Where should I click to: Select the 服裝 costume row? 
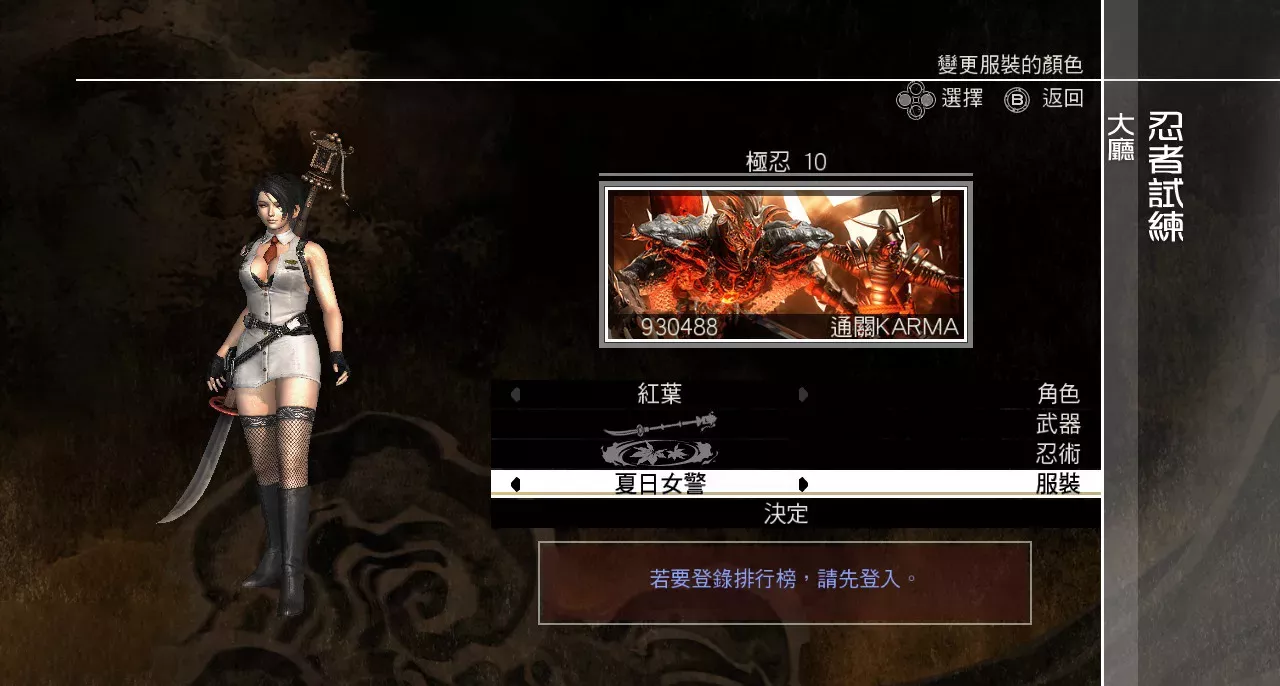(x=795, y=484)
